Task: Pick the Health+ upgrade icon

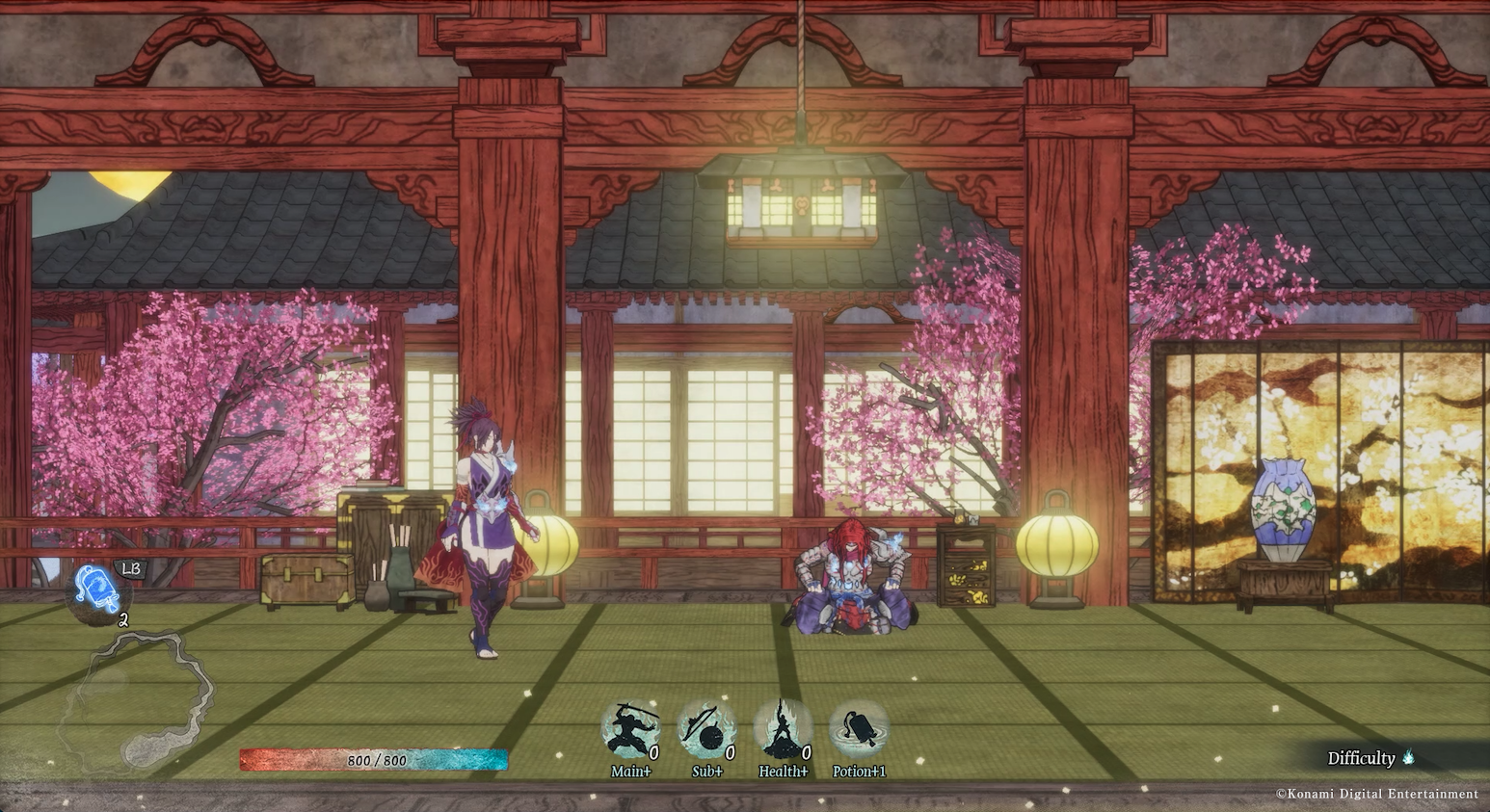Action: (x=783, y=730)
